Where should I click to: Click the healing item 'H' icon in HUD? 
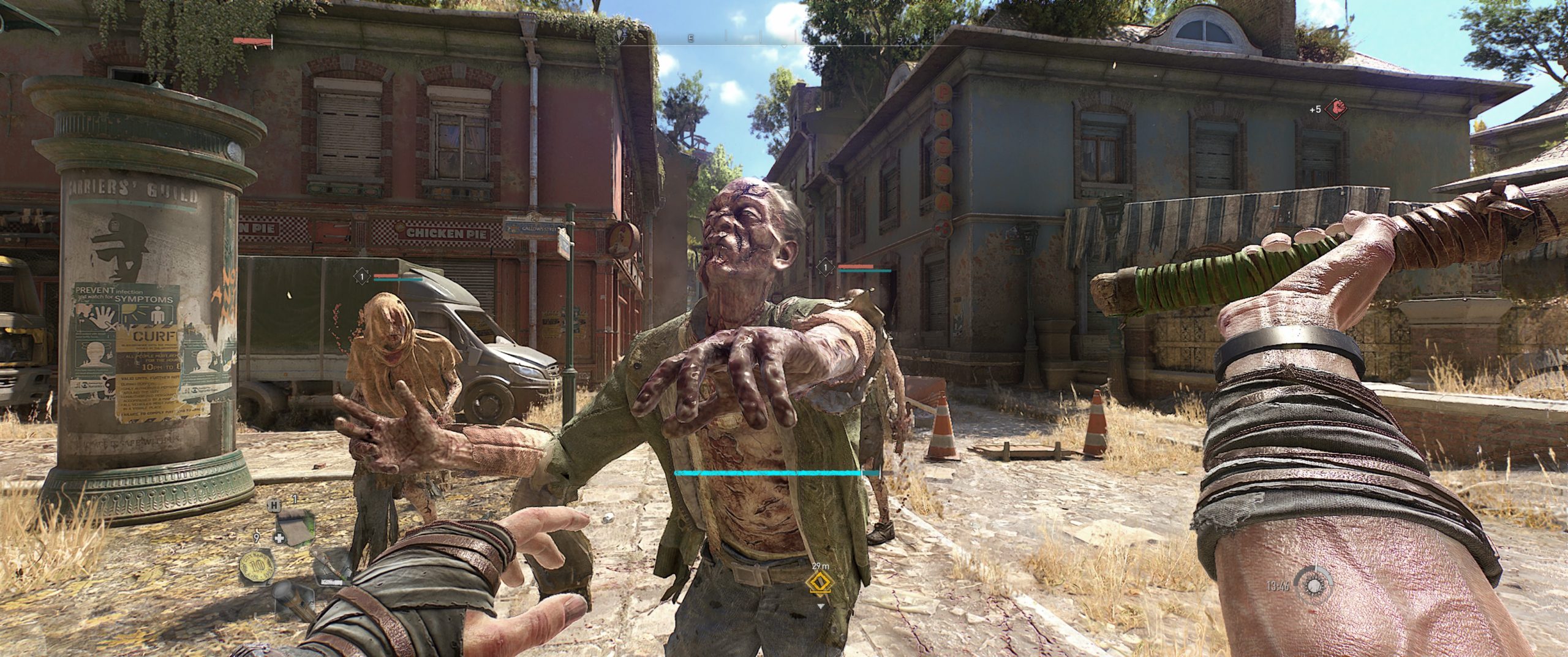pyautogui.click(x=274, y=506)
